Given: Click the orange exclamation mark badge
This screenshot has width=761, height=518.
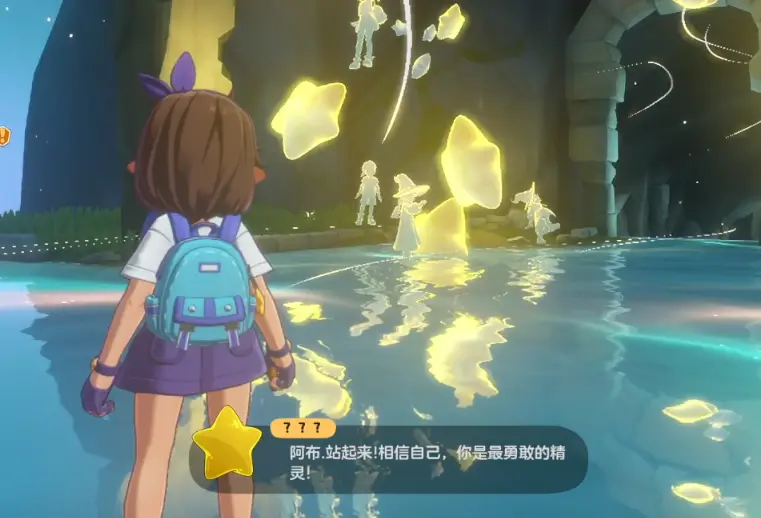Looking at the screenshot, I should pos(3,135).
